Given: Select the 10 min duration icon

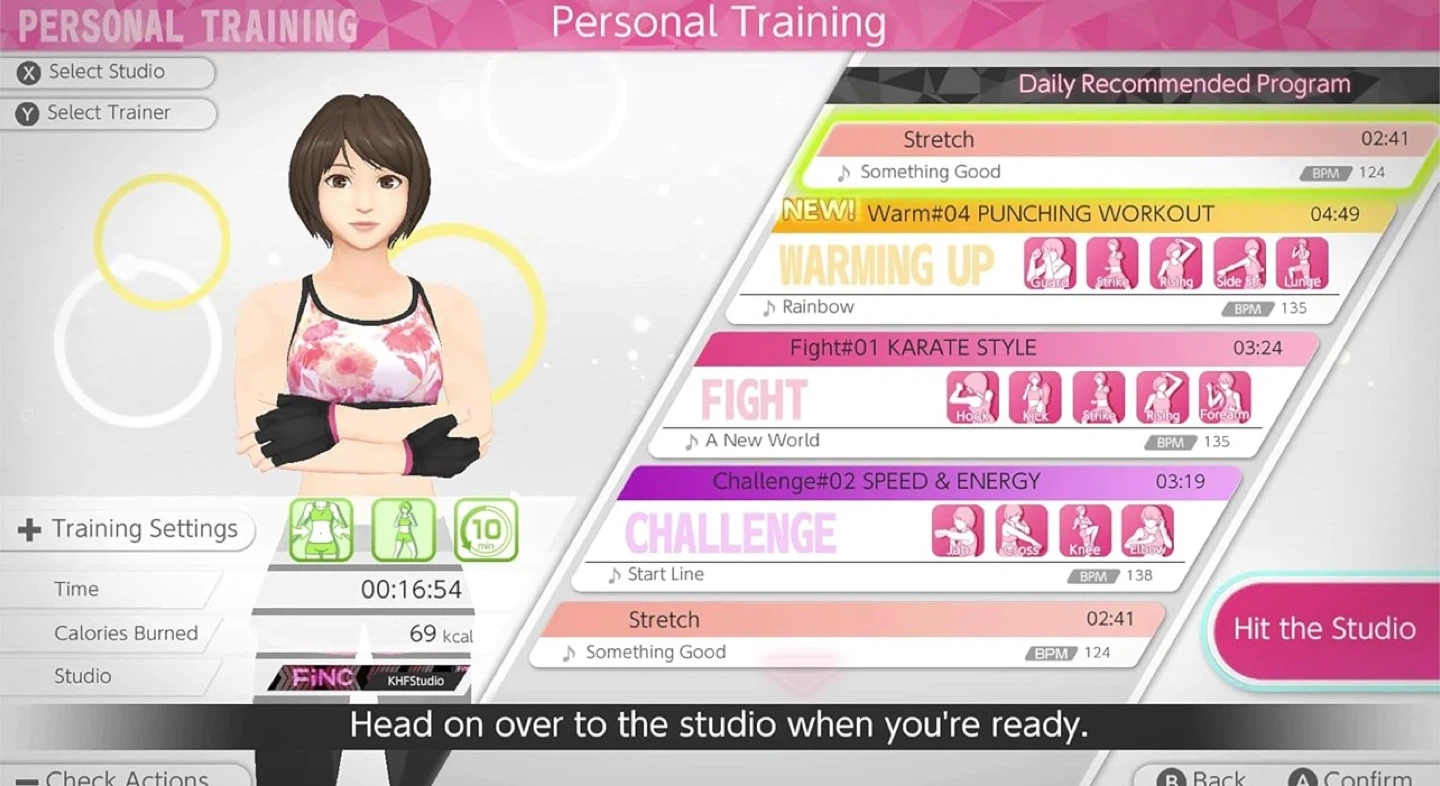Looking at the screenshot, I should 486,530.
